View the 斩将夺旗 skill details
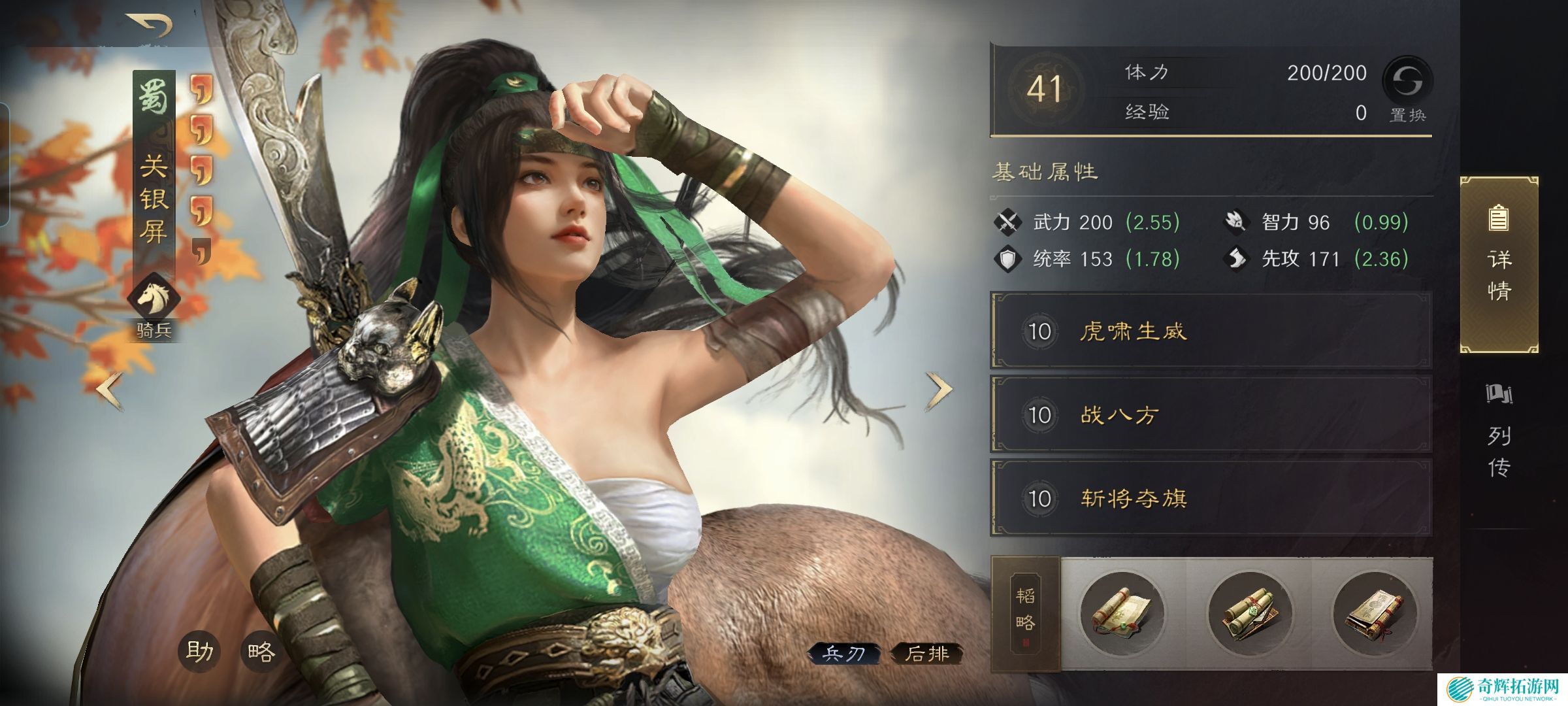The width and height of the screenshot is (1568, 706). [1211, 498]
